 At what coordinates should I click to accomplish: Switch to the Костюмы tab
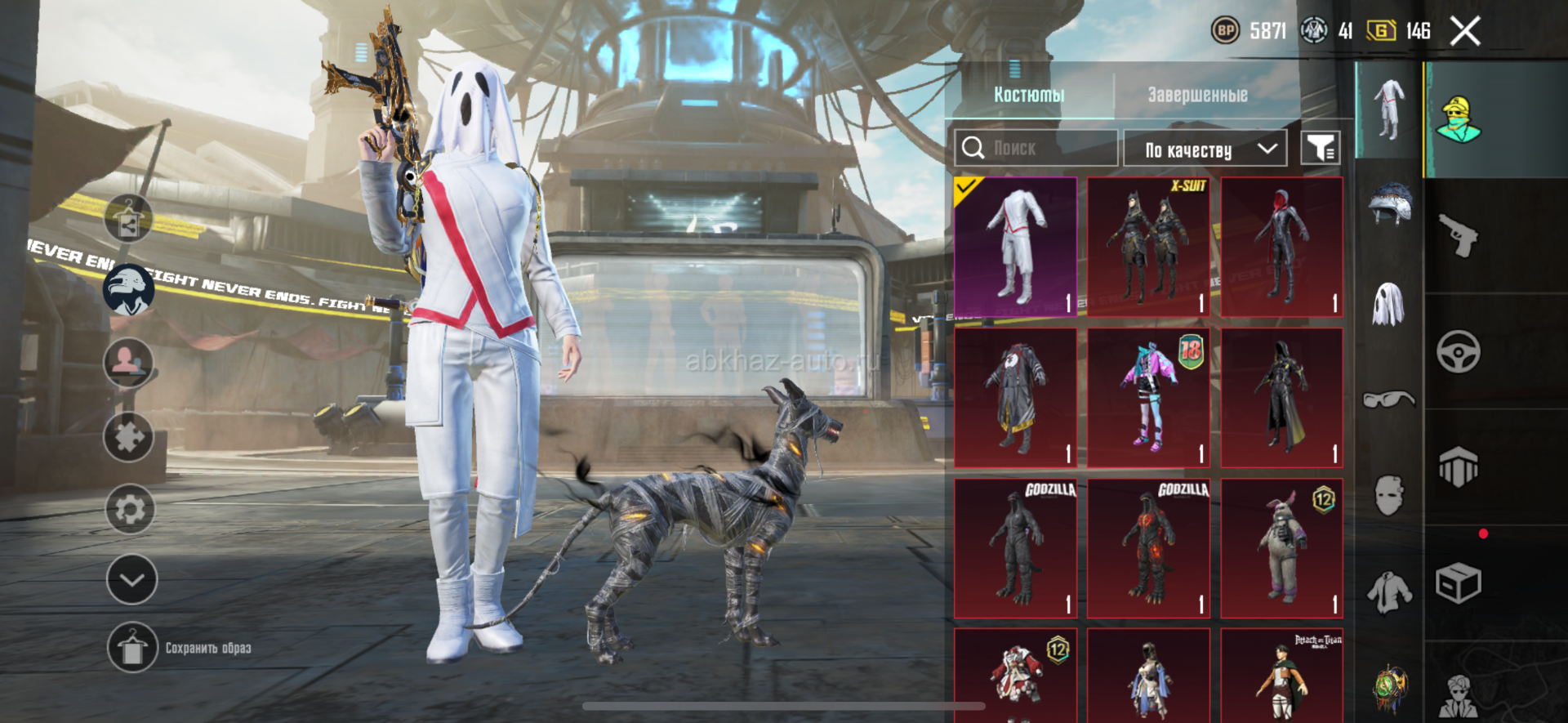coord(1029,95)
